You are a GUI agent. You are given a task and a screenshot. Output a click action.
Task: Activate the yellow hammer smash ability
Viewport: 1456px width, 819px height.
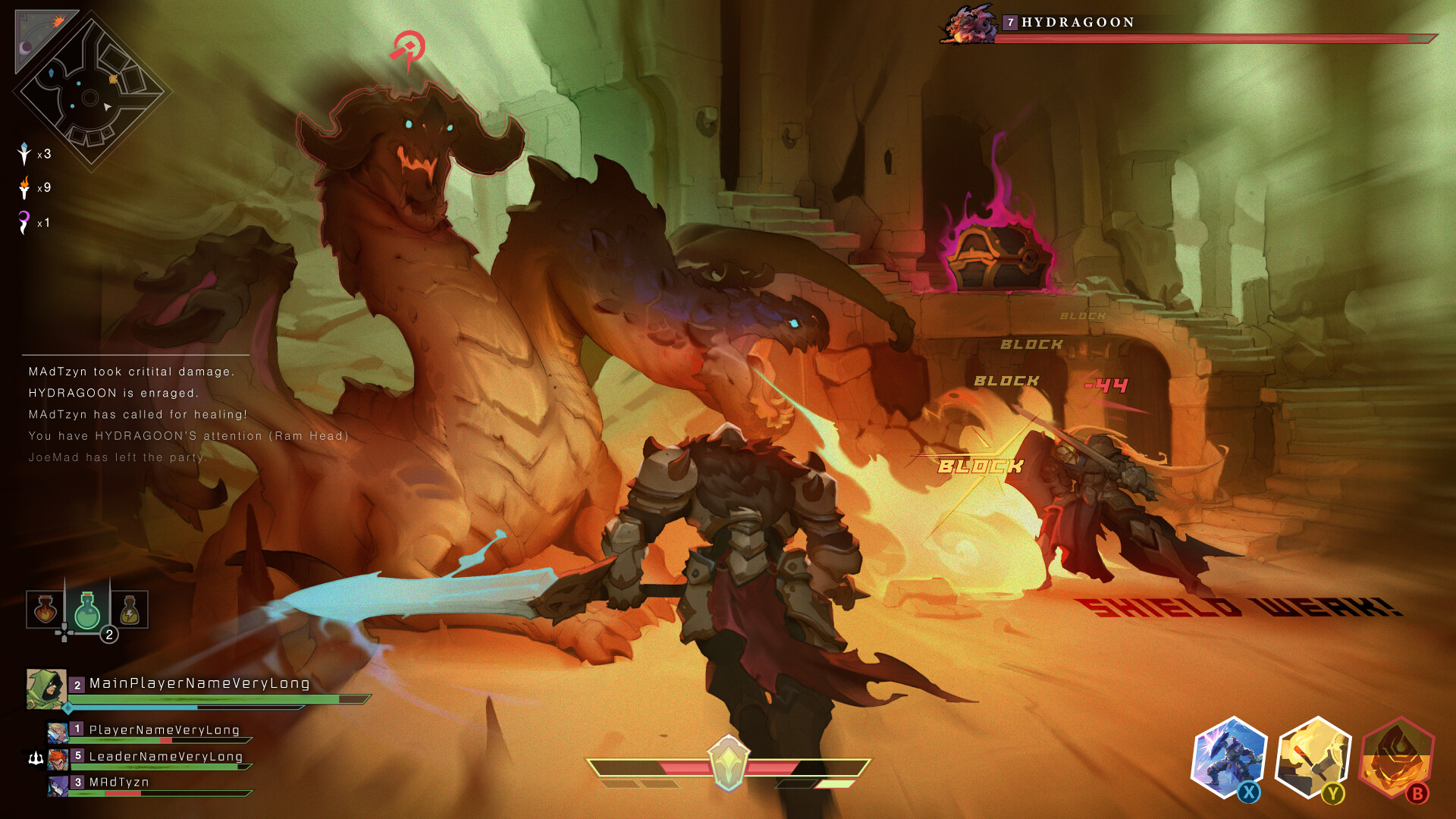click(1313, 757)
